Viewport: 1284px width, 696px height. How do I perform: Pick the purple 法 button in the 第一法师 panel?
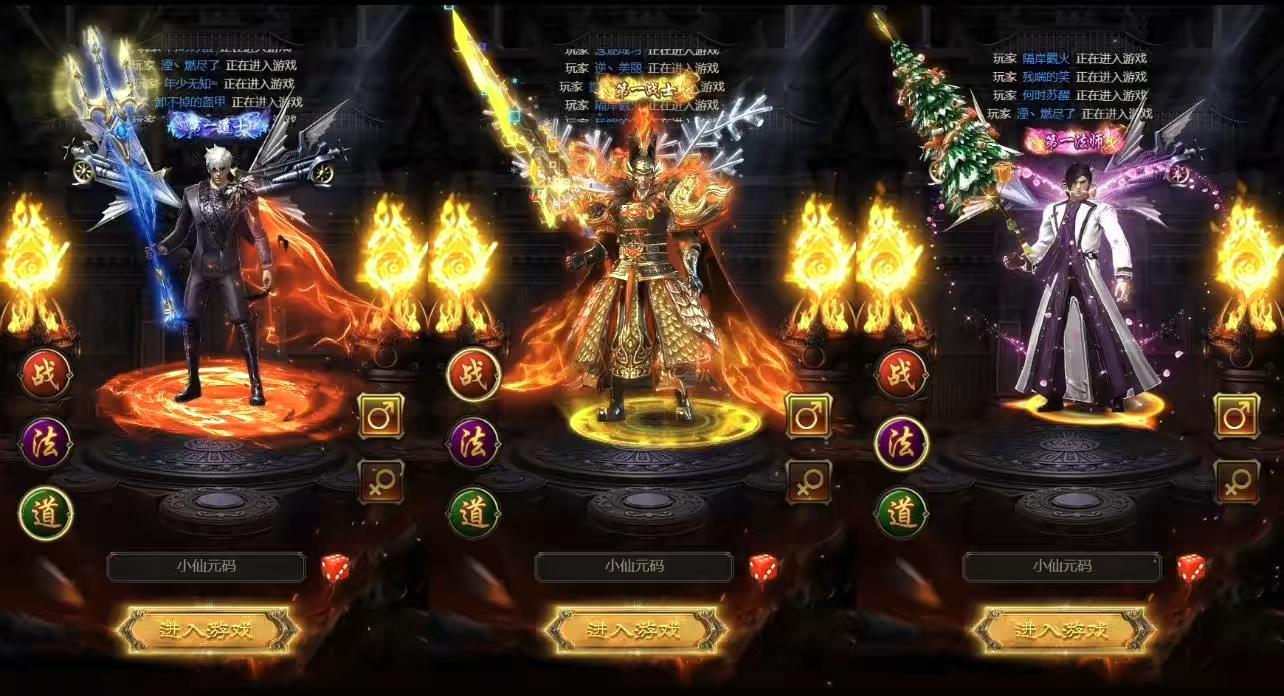click(x=902, y=444)
